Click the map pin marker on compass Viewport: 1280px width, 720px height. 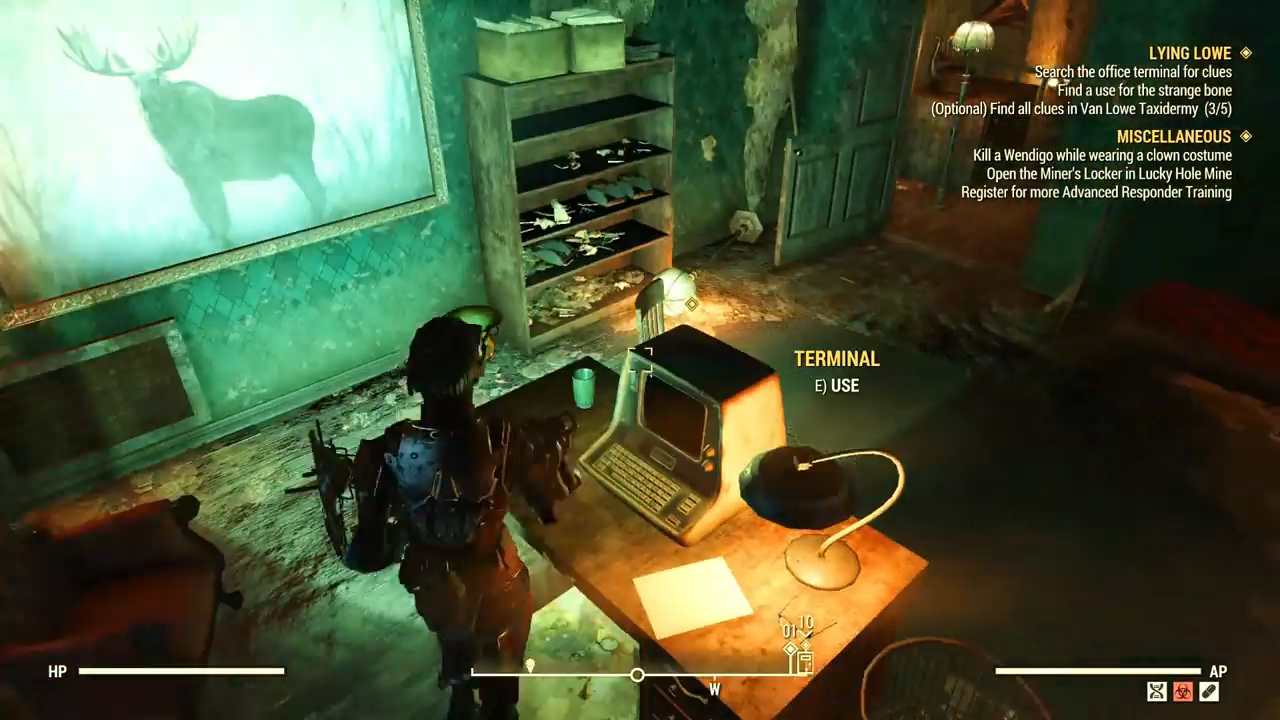click(x=530, y=665)
